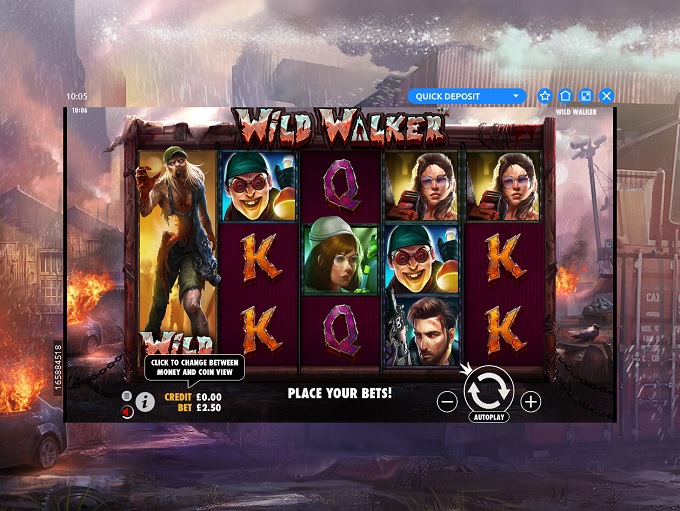Toggle fullscreen with the expand icon

pos(586,96)
